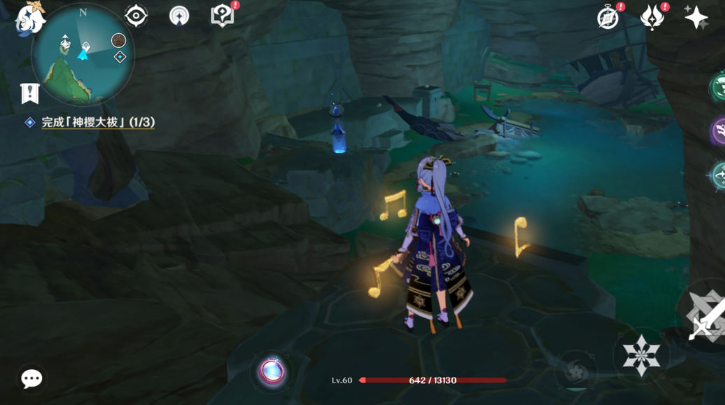Open the tutorial book with question mark
This screenshot has height=405, width=725.
click(x=222, y=15)
